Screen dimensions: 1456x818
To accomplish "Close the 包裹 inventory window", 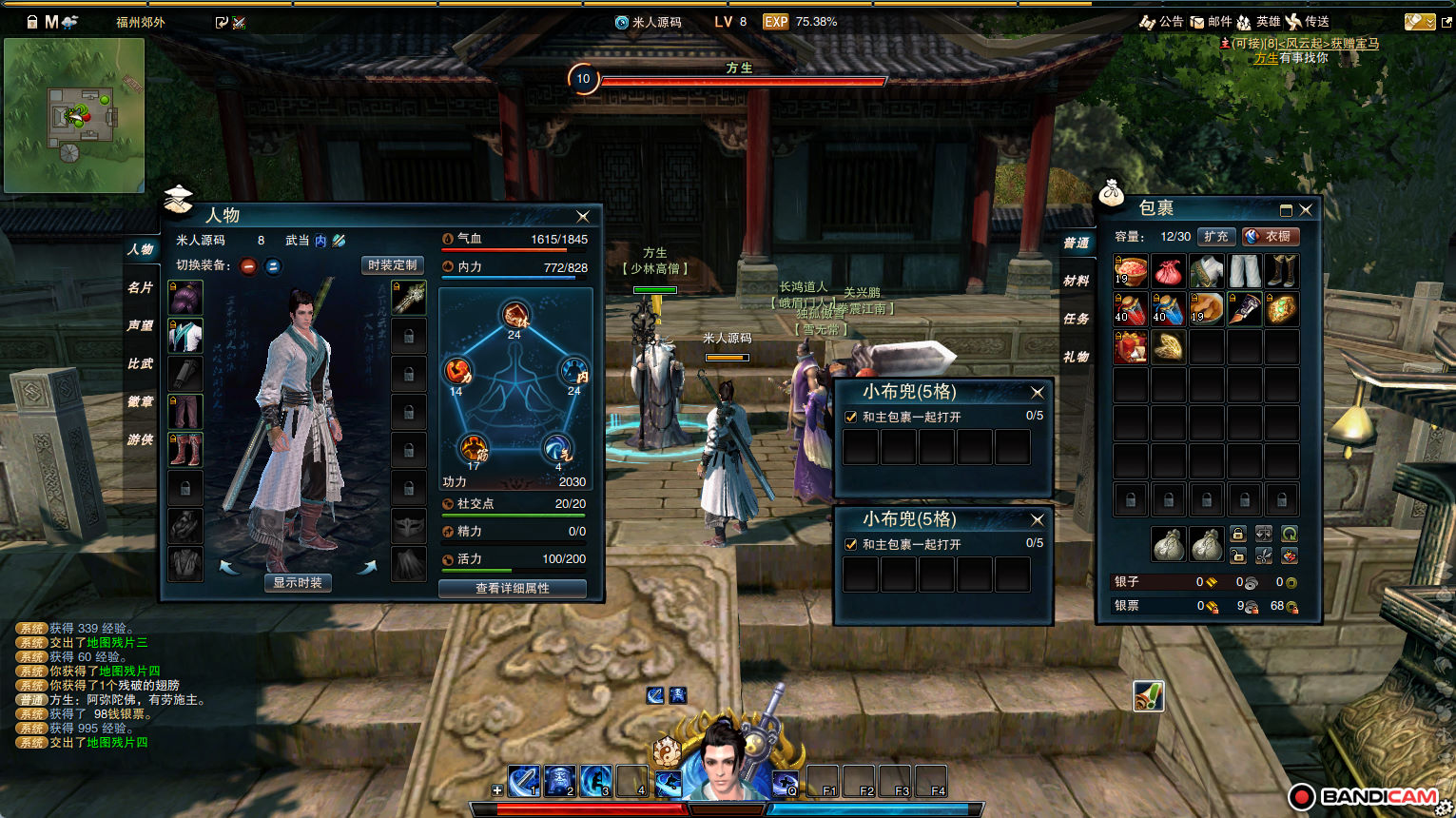I will [1306, 210].
